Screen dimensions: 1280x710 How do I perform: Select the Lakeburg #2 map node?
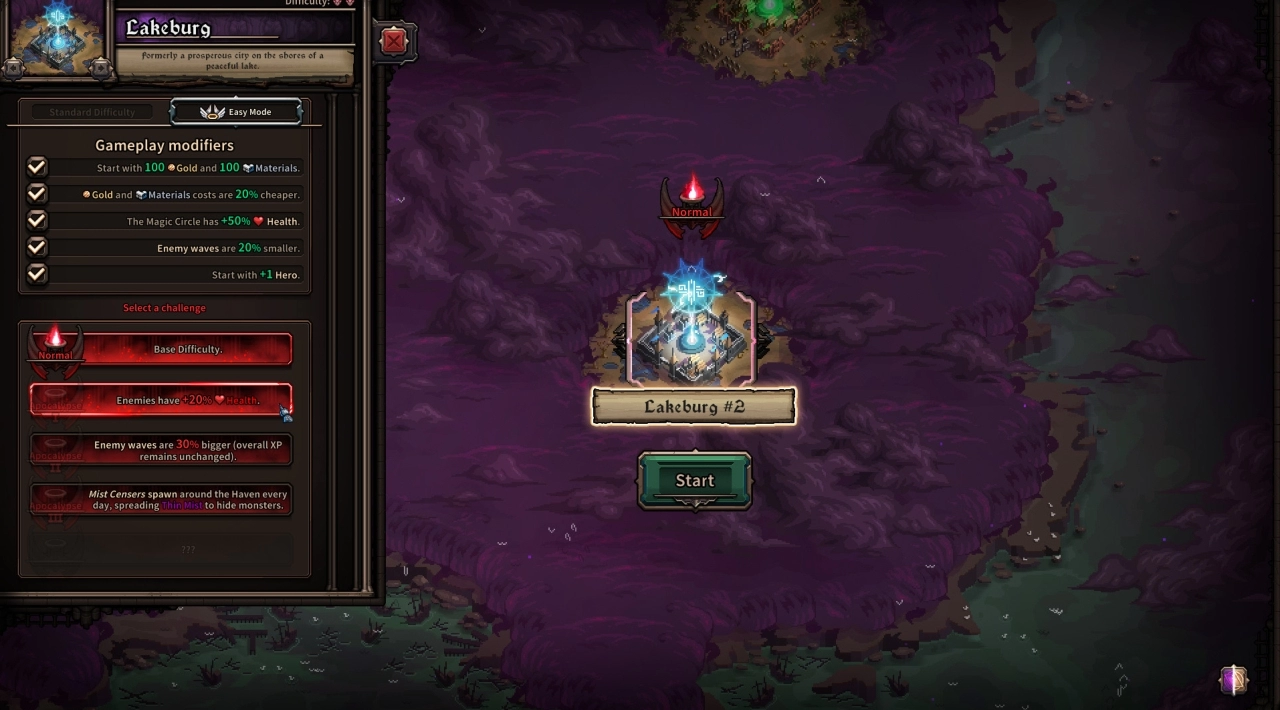(x=691, y=340)
